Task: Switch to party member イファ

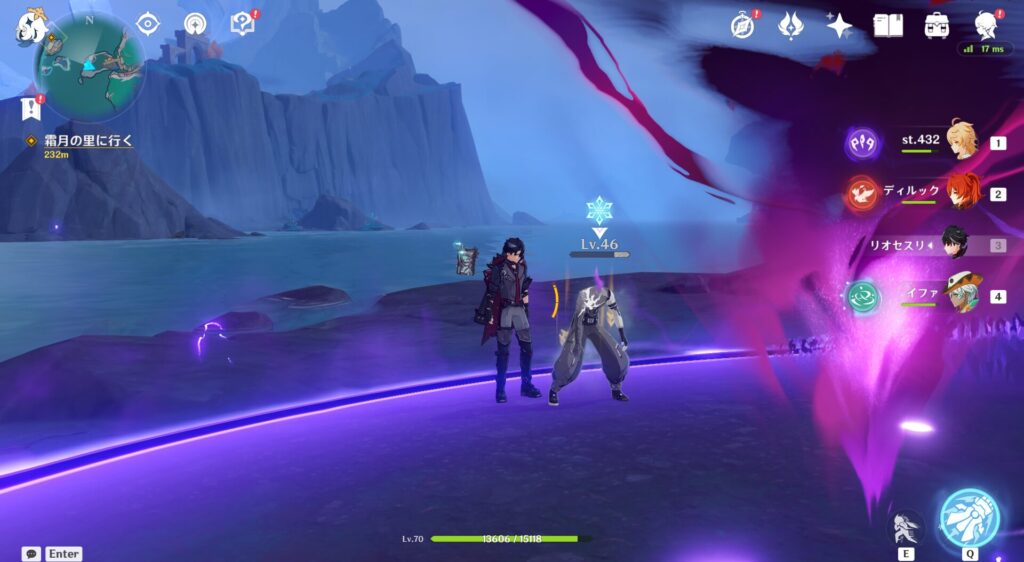Action: tap(962, 295)
